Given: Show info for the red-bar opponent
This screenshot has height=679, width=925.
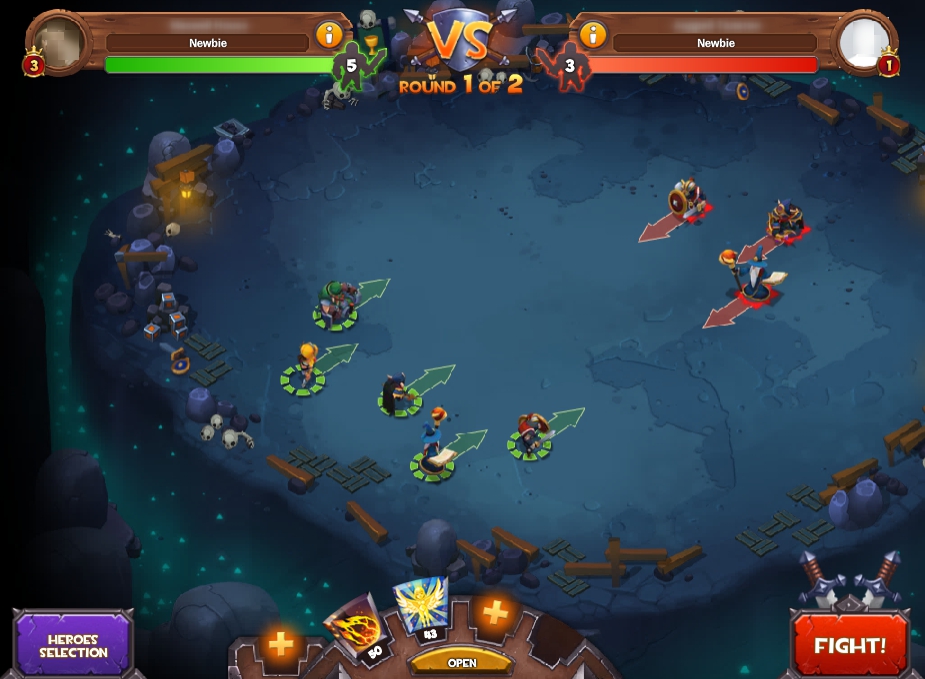Looking at the screenshot, I should [x=593, y=35].
